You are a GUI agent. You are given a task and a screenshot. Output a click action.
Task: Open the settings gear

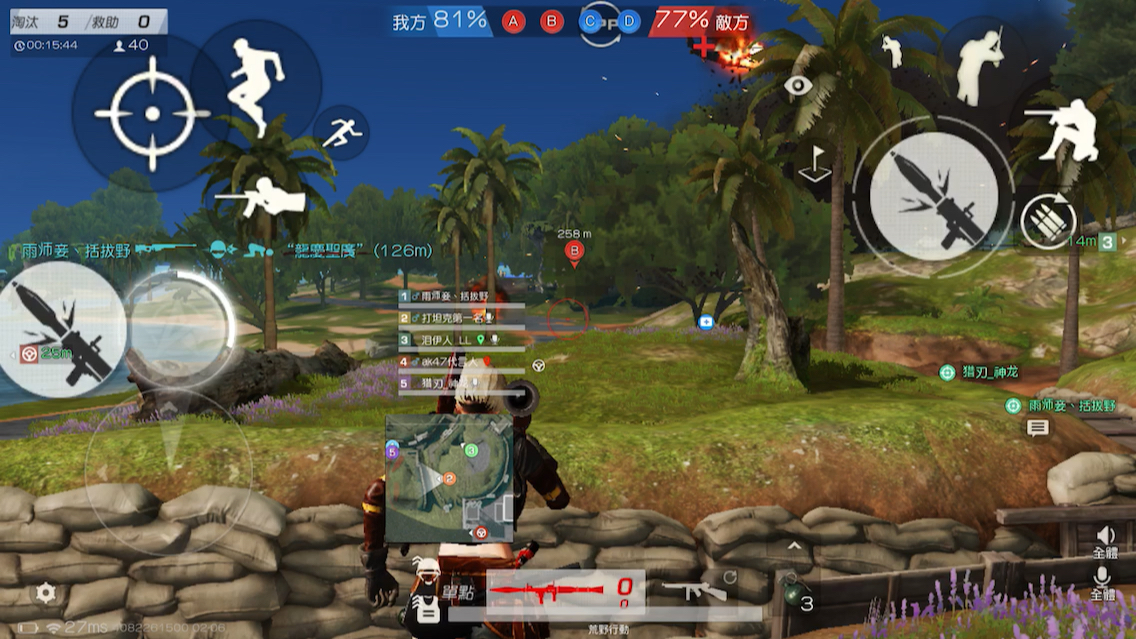(46, 593)
